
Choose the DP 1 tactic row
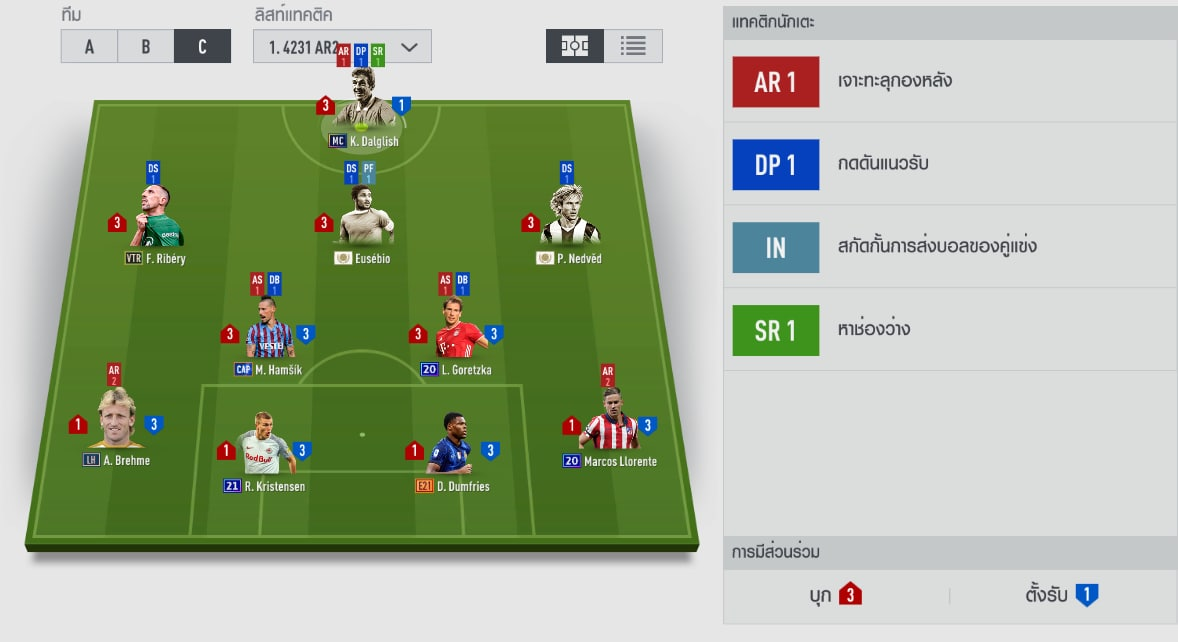click(x=949, y=164)
